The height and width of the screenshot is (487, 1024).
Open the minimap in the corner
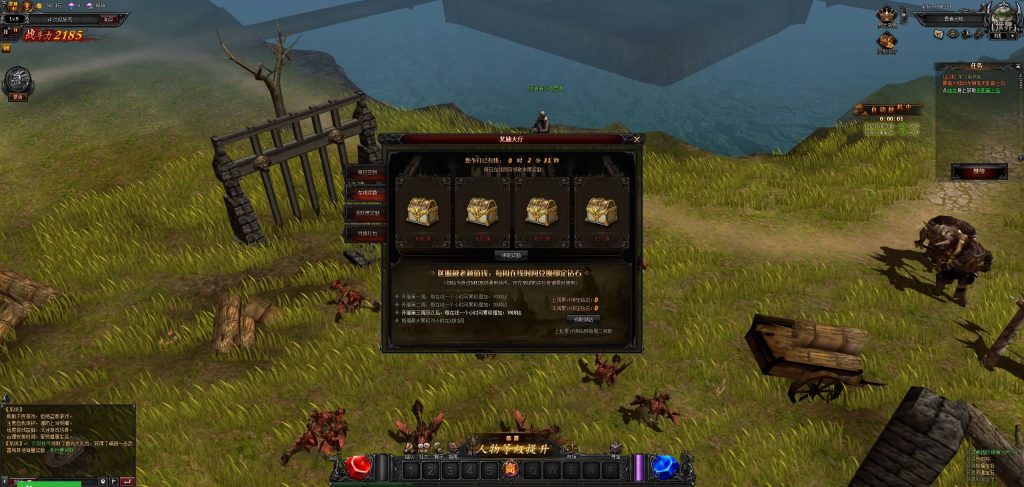[1000, 18]
